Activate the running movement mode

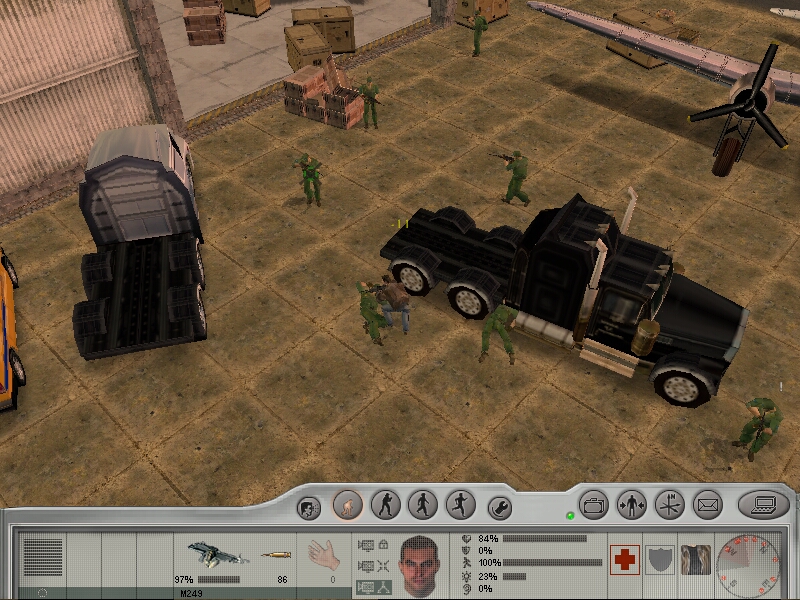(x=459, y=505)
